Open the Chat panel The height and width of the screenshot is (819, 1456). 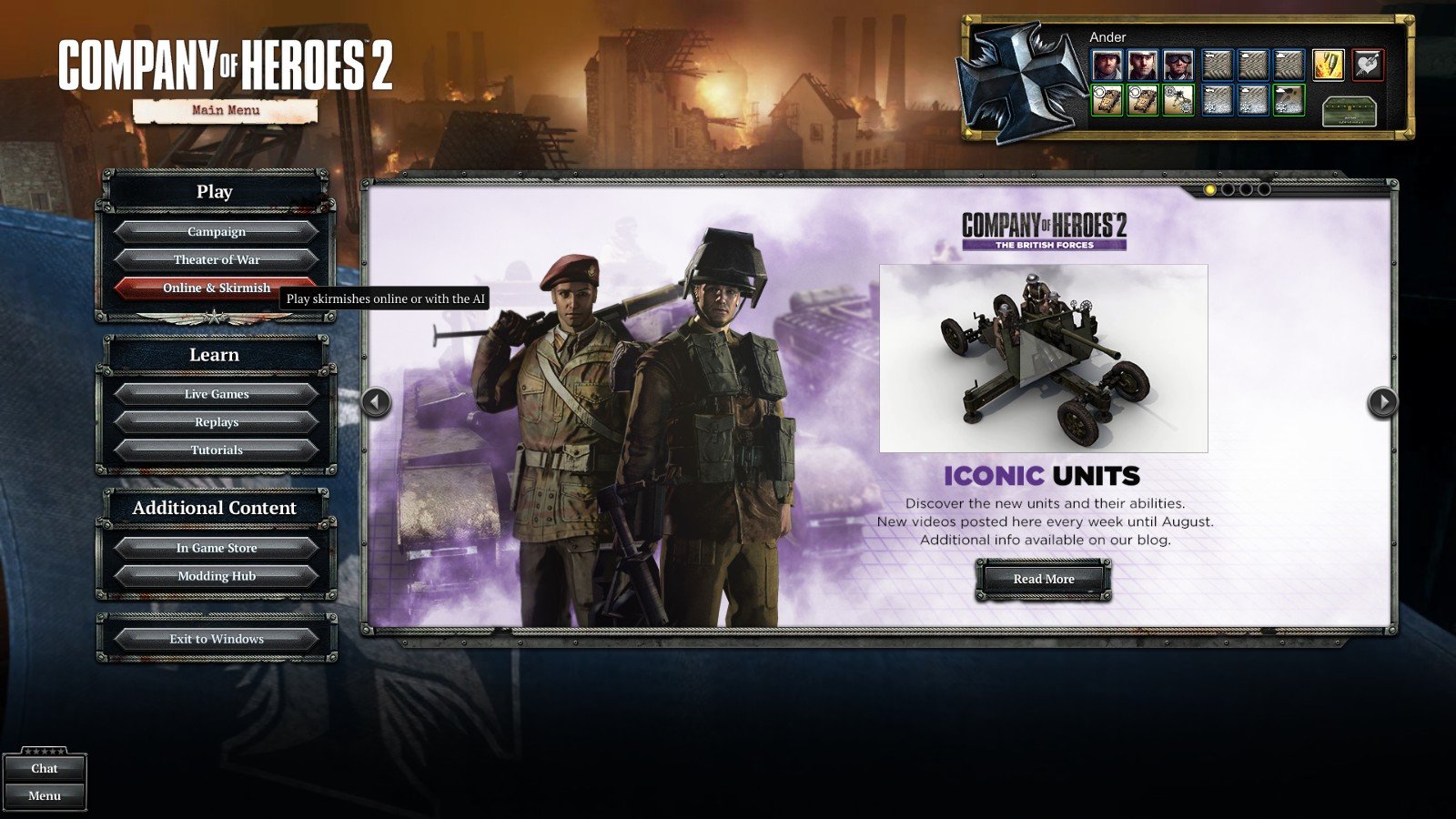pyautogui.click(x=44, y=769)
